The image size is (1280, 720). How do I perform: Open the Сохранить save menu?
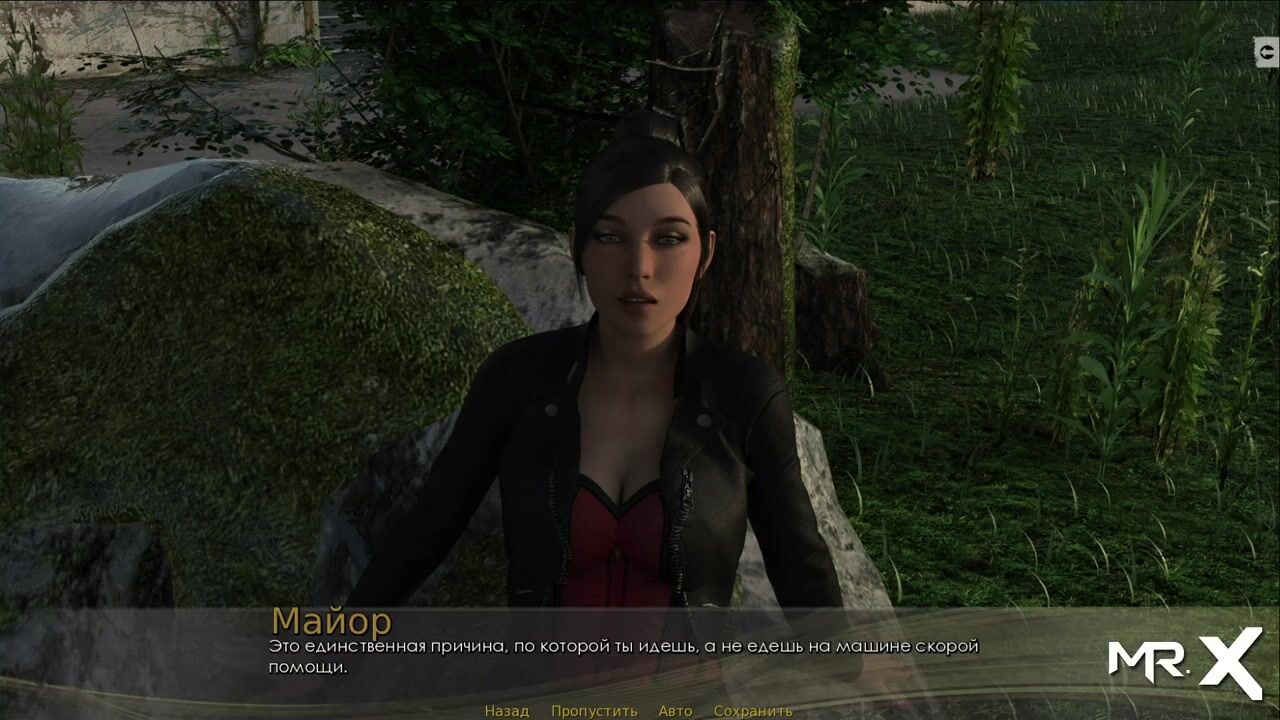(x=753, y=711)
